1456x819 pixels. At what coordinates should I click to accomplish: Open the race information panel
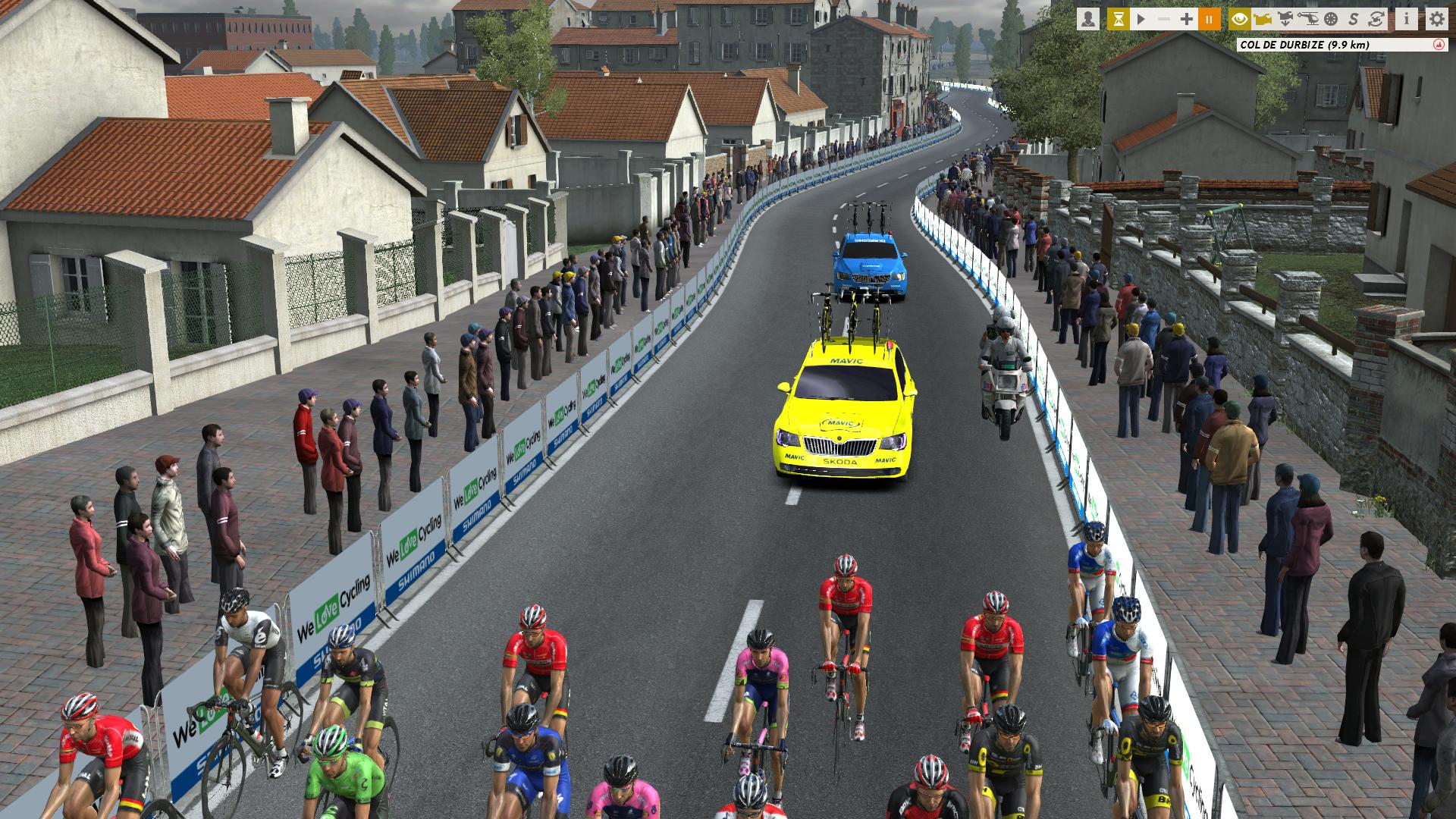1407,19
